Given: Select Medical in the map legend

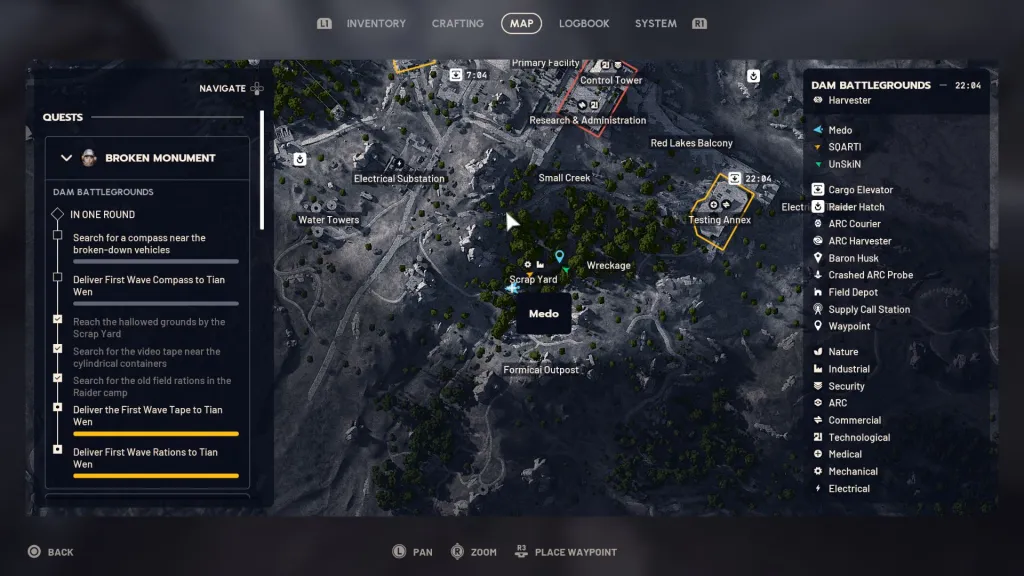Looking at the screenshot, I should click(x=844, y=454).
